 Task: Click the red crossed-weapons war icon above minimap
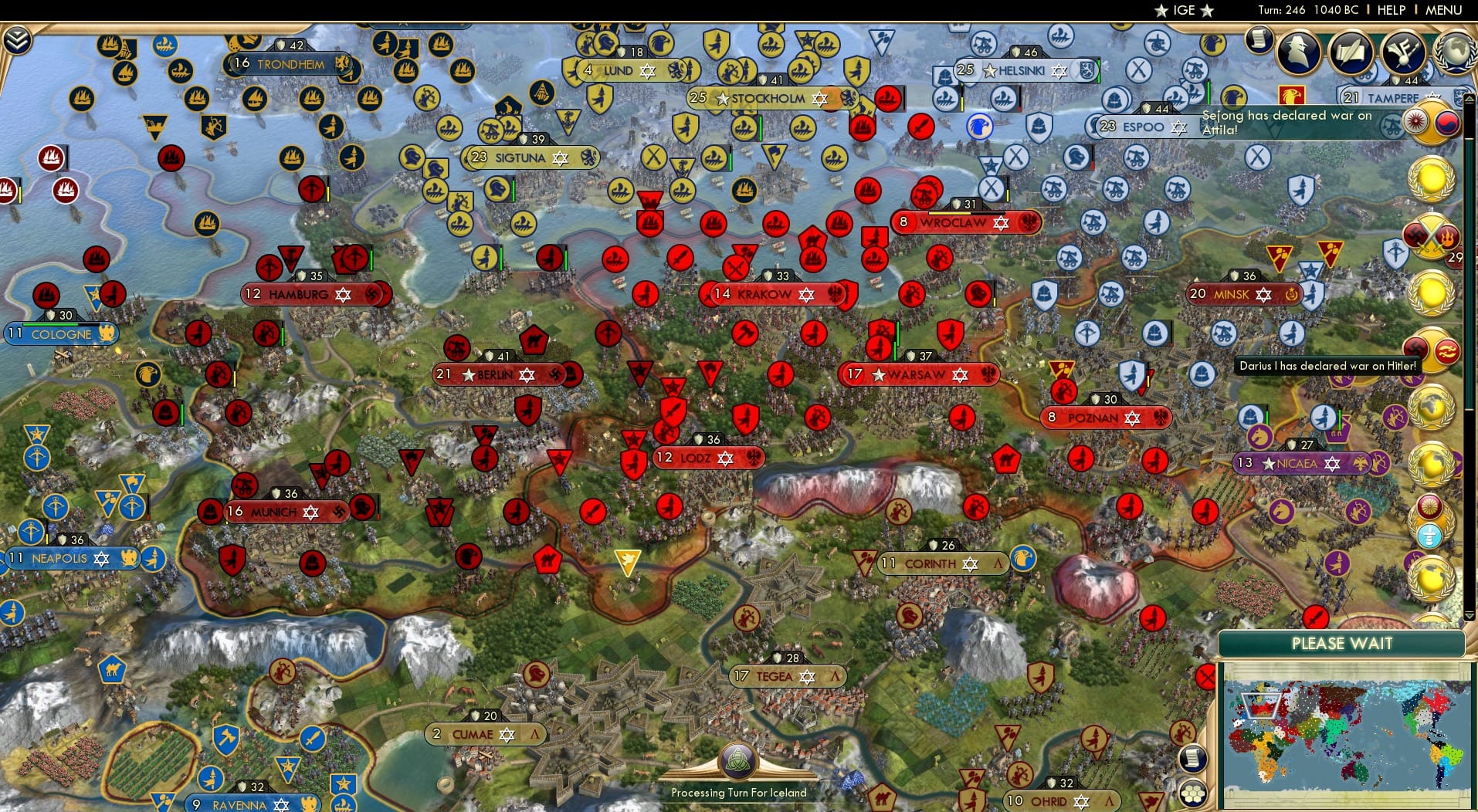pos(1205,676)
